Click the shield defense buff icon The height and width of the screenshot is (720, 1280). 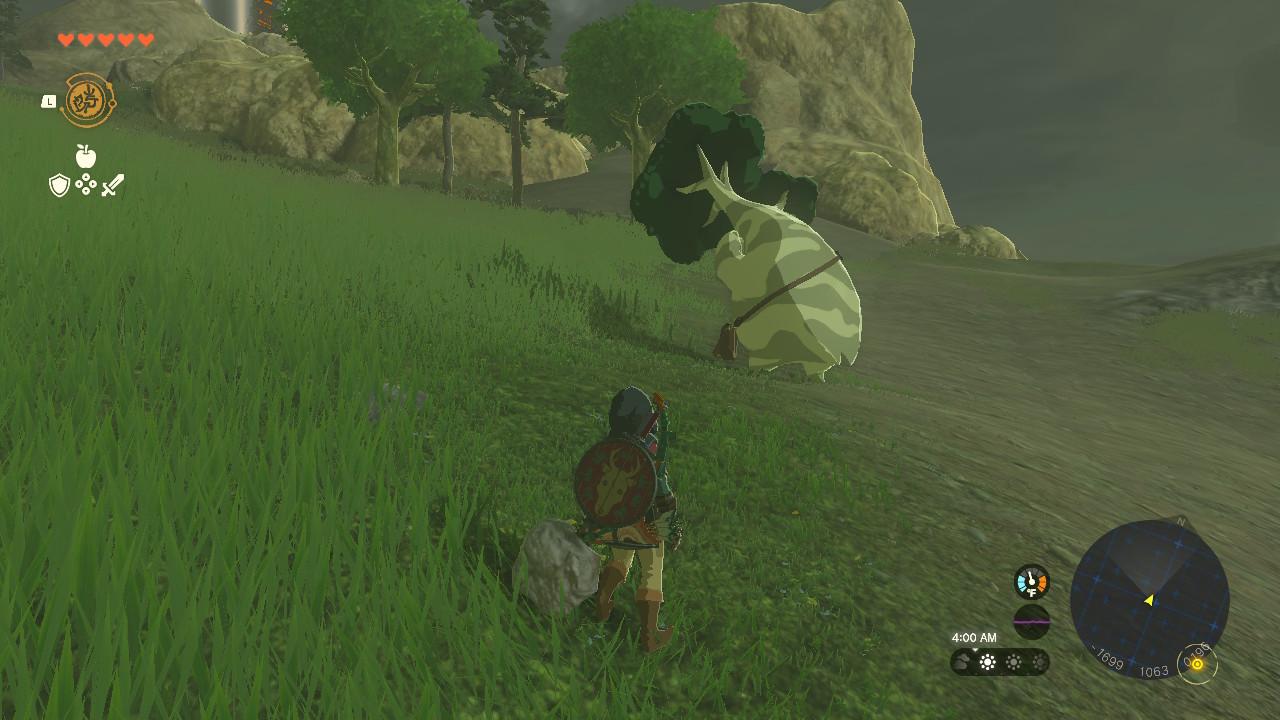(59, 185)
